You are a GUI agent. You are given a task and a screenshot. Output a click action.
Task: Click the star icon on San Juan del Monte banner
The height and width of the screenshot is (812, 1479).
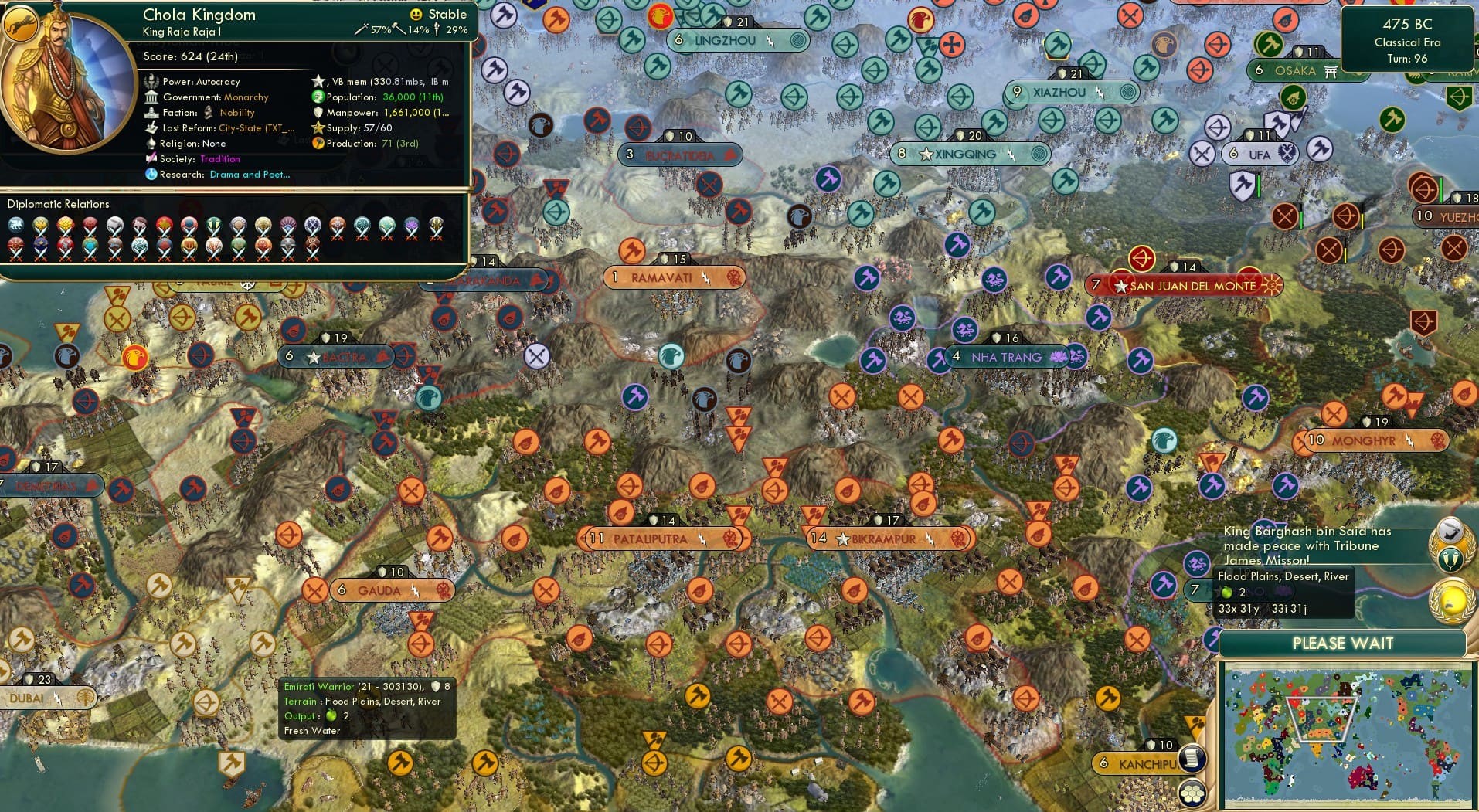1121,286
